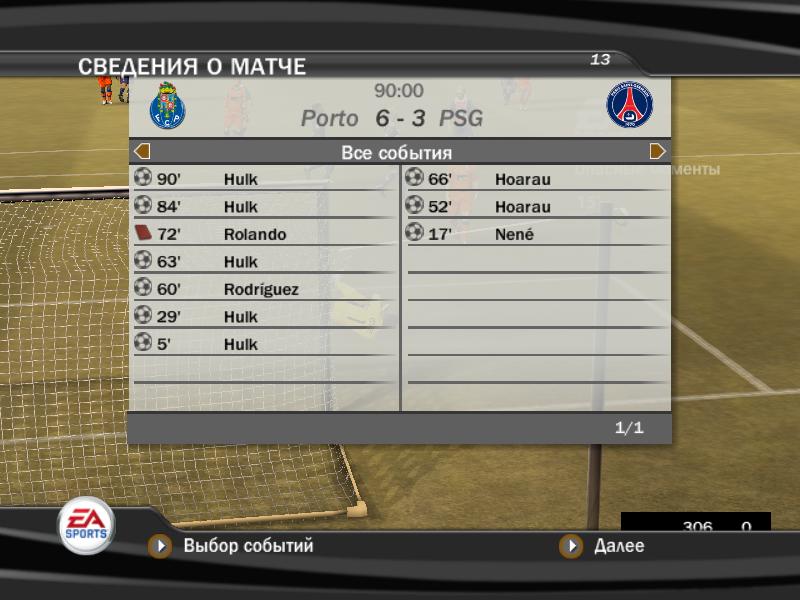
Task: Click the right arrow beside Все события
Action: 657,152
